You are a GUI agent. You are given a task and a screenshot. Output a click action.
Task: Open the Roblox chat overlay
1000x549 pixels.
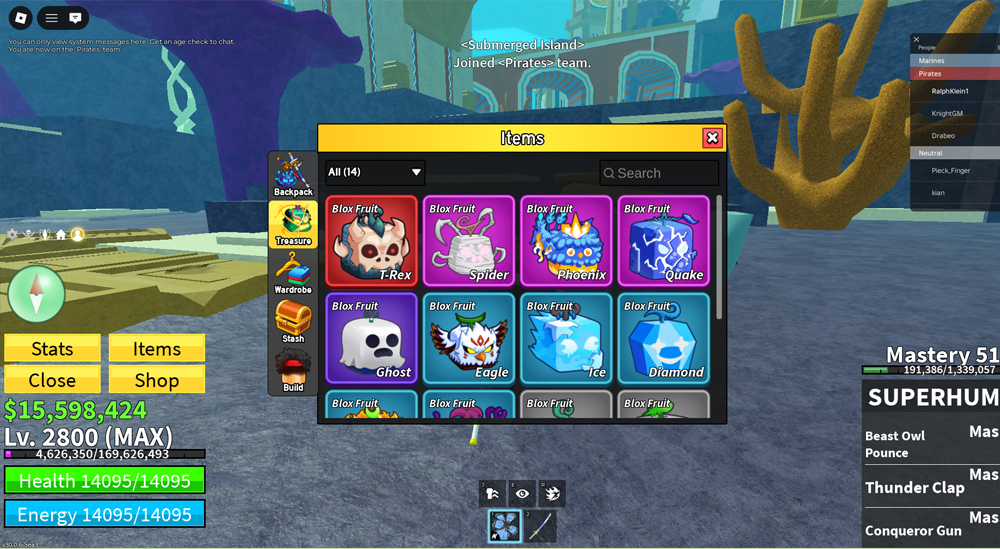(x=75, y=18)
